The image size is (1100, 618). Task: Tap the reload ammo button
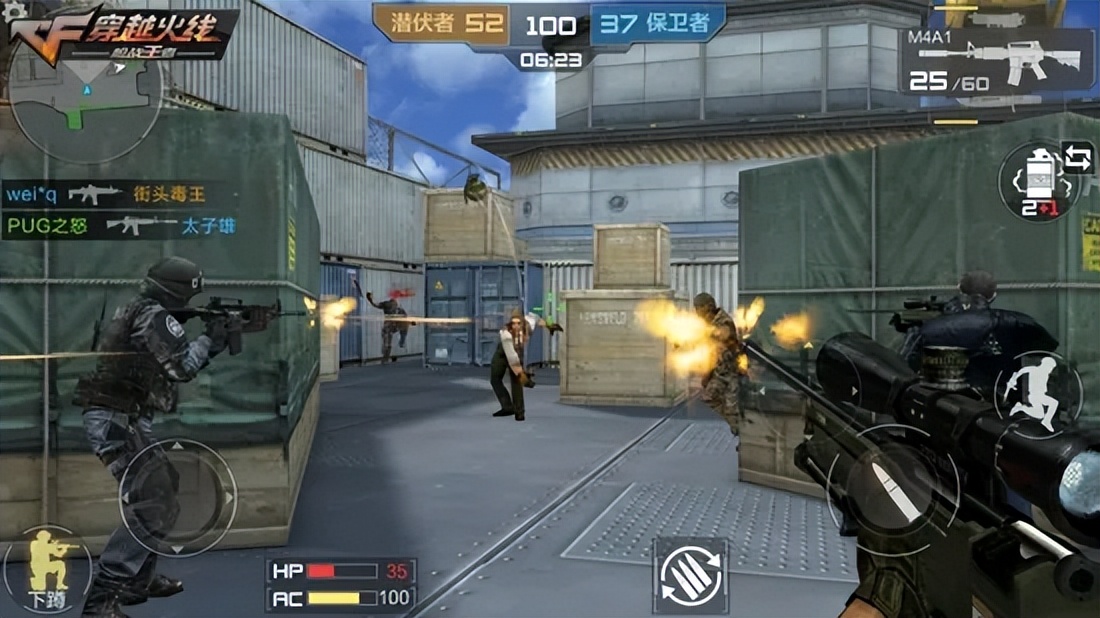(x=691, y=575)
